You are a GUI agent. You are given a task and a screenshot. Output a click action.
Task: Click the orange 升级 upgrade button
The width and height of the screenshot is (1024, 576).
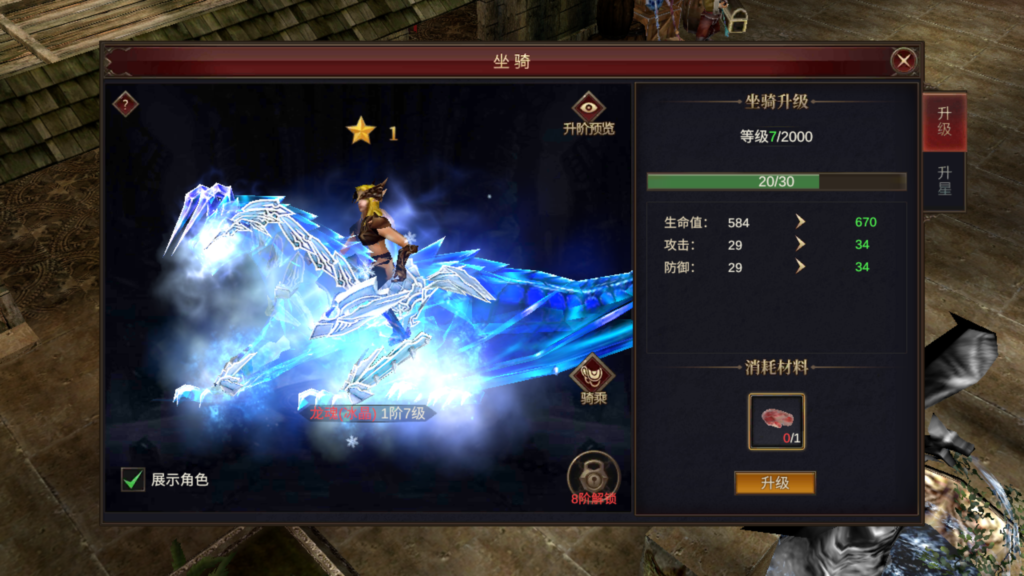tap(775, 483)
